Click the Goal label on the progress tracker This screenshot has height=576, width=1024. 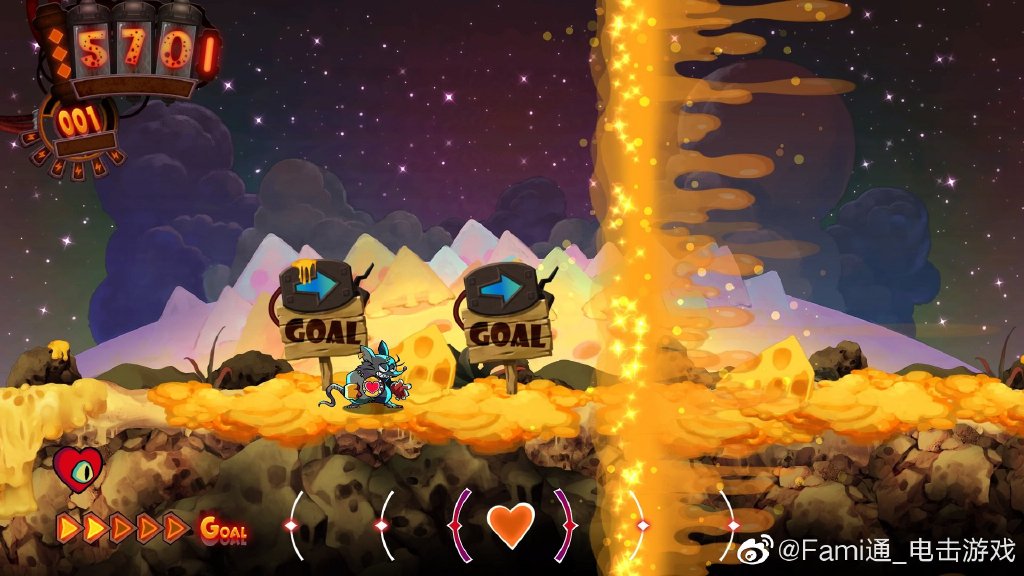(223, 528)
